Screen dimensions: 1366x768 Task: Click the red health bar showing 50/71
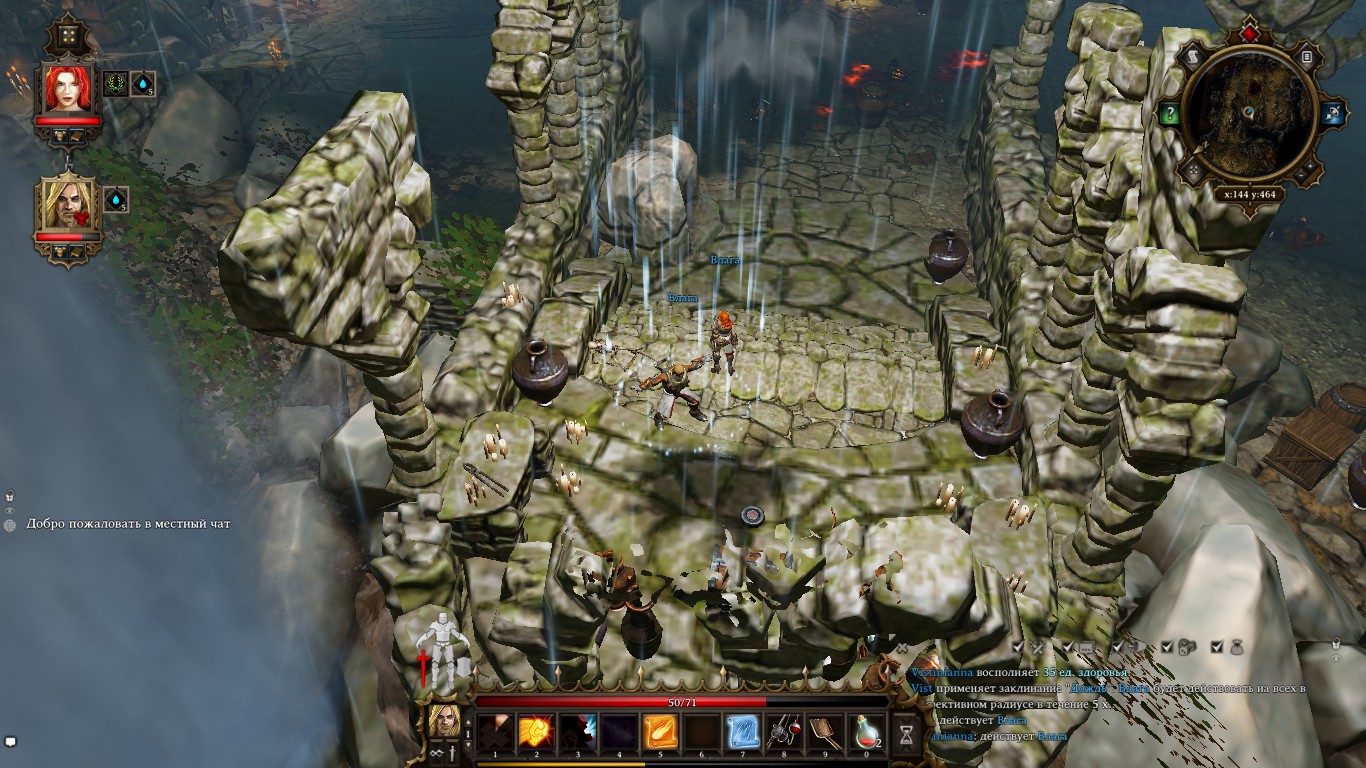682,701
